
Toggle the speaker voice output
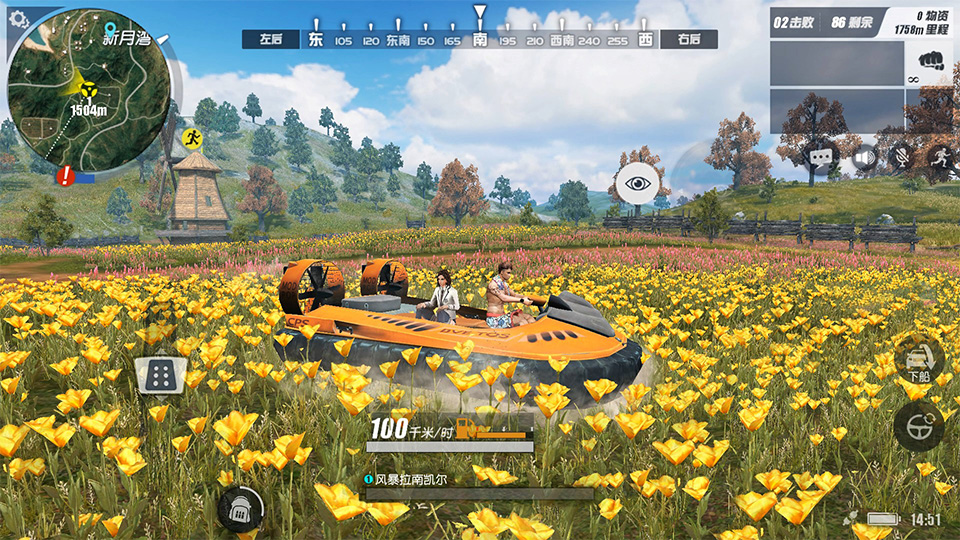pyautogui.click(x=864, y=157)
